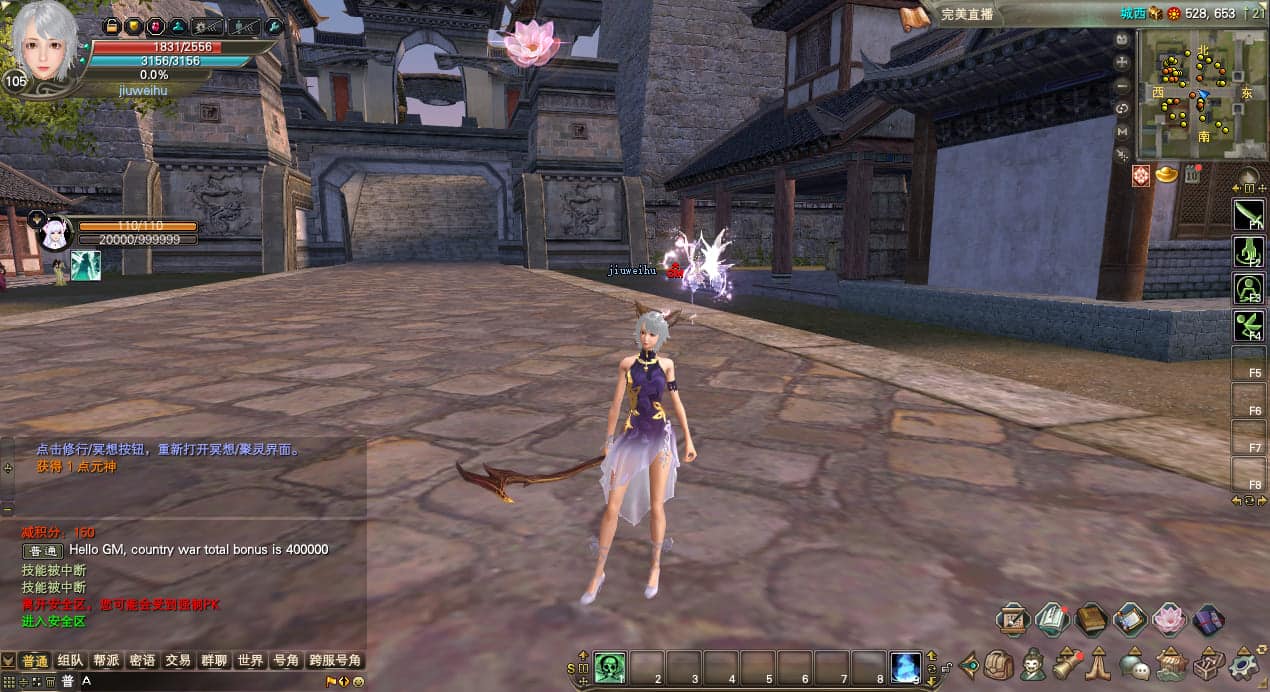The width and height of the screenshot is (1270, 692).
Task: Open the 世界 chat tab
Action: coord(250,661)
